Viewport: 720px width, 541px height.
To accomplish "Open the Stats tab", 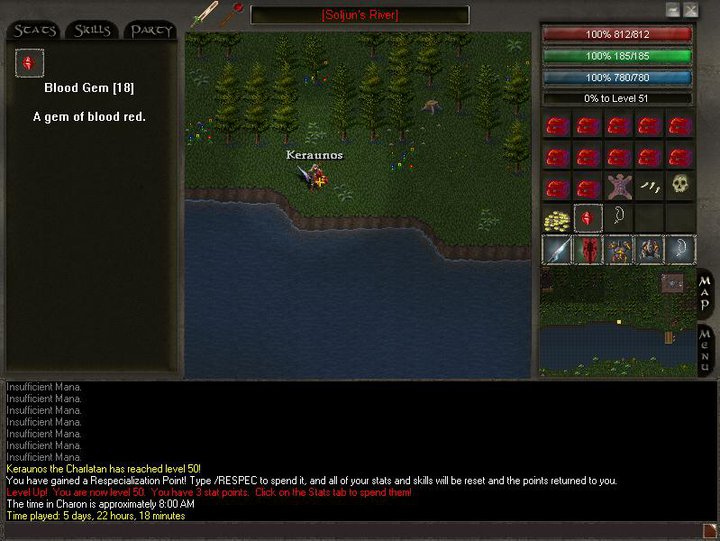I will 35,30.
